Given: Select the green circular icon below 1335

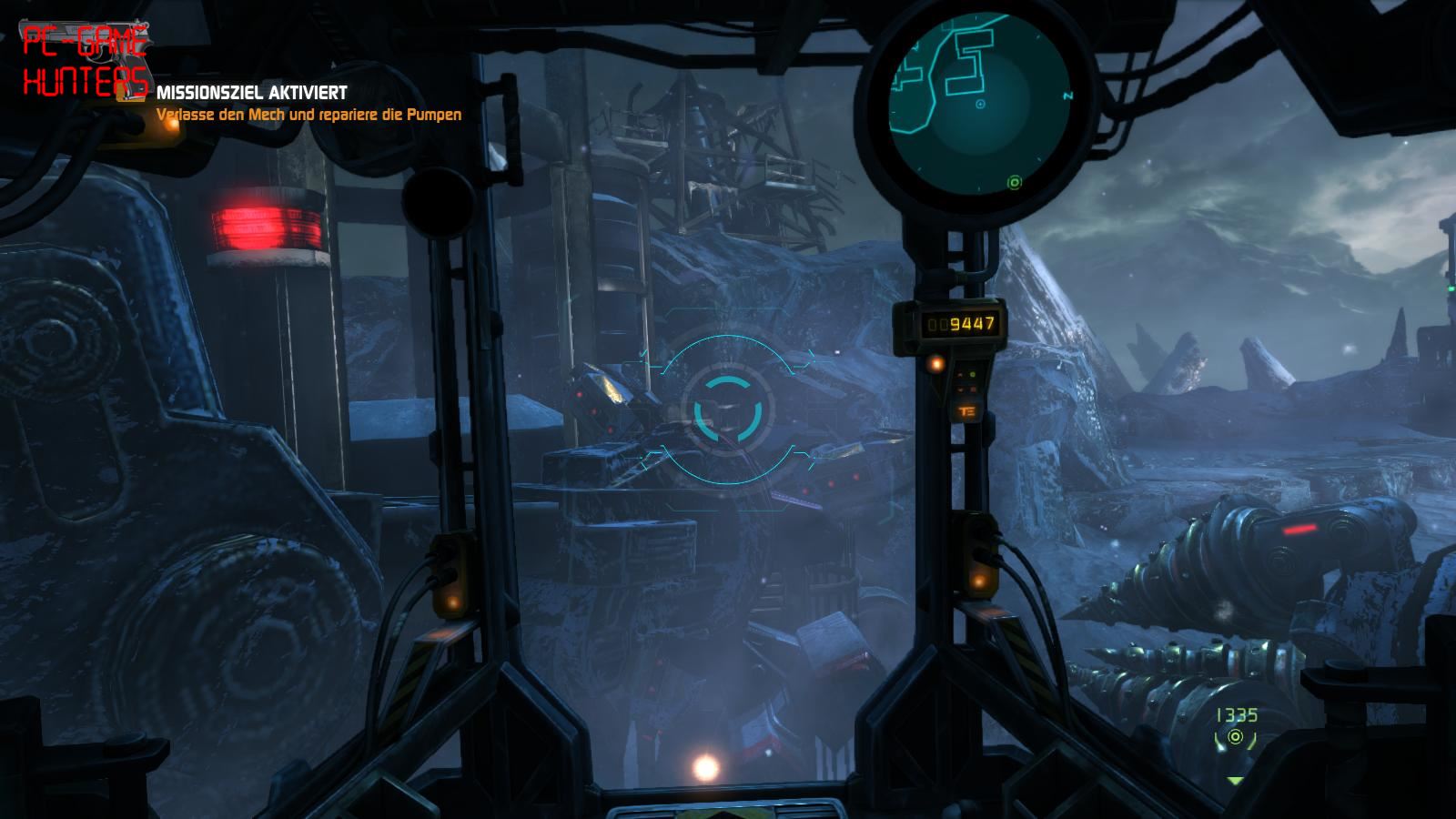Looking at the screenshot, I should click(1235, 738).
